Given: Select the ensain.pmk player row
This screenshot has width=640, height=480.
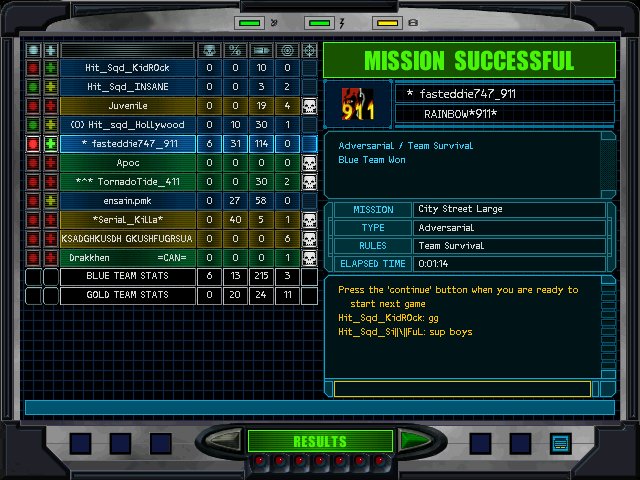Looking at the screenshot, I should [x=128, y=201].
